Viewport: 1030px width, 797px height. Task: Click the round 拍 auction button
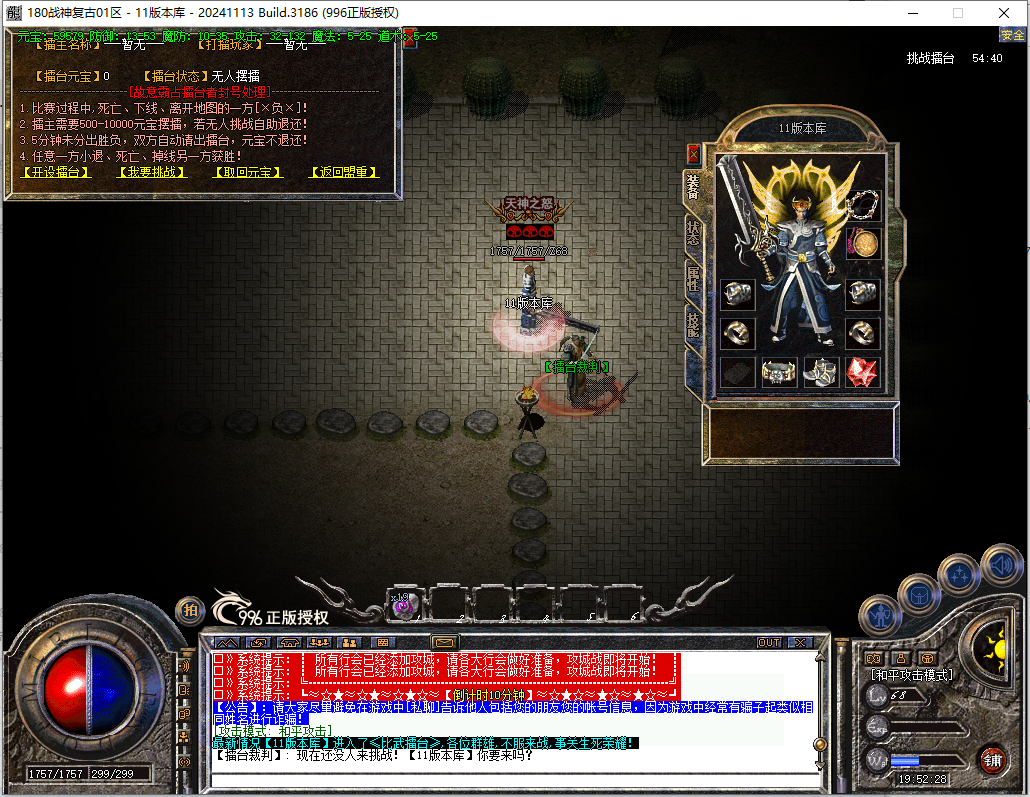(189, 610)
